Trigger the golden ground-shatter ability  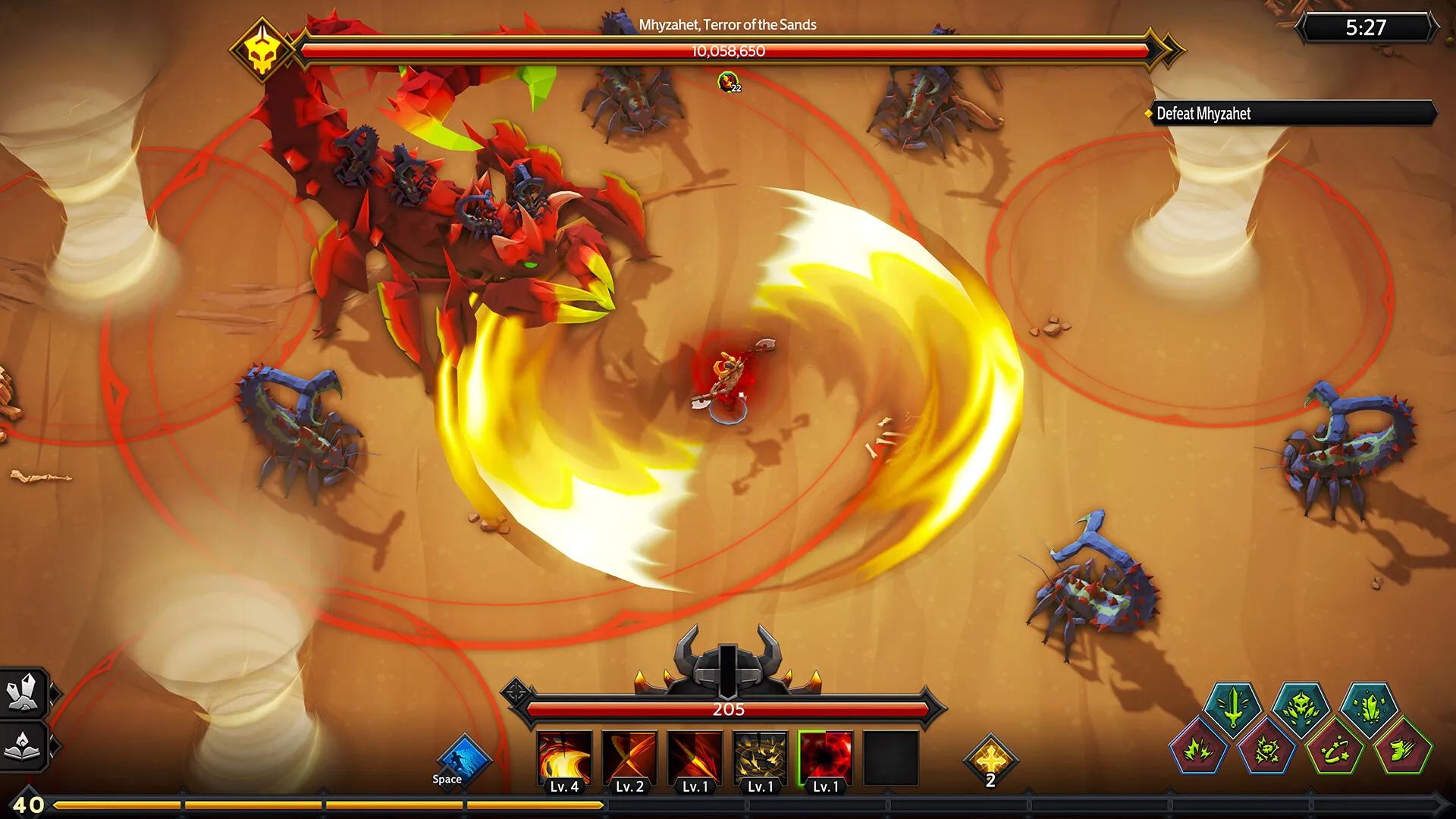click(761, 758)
